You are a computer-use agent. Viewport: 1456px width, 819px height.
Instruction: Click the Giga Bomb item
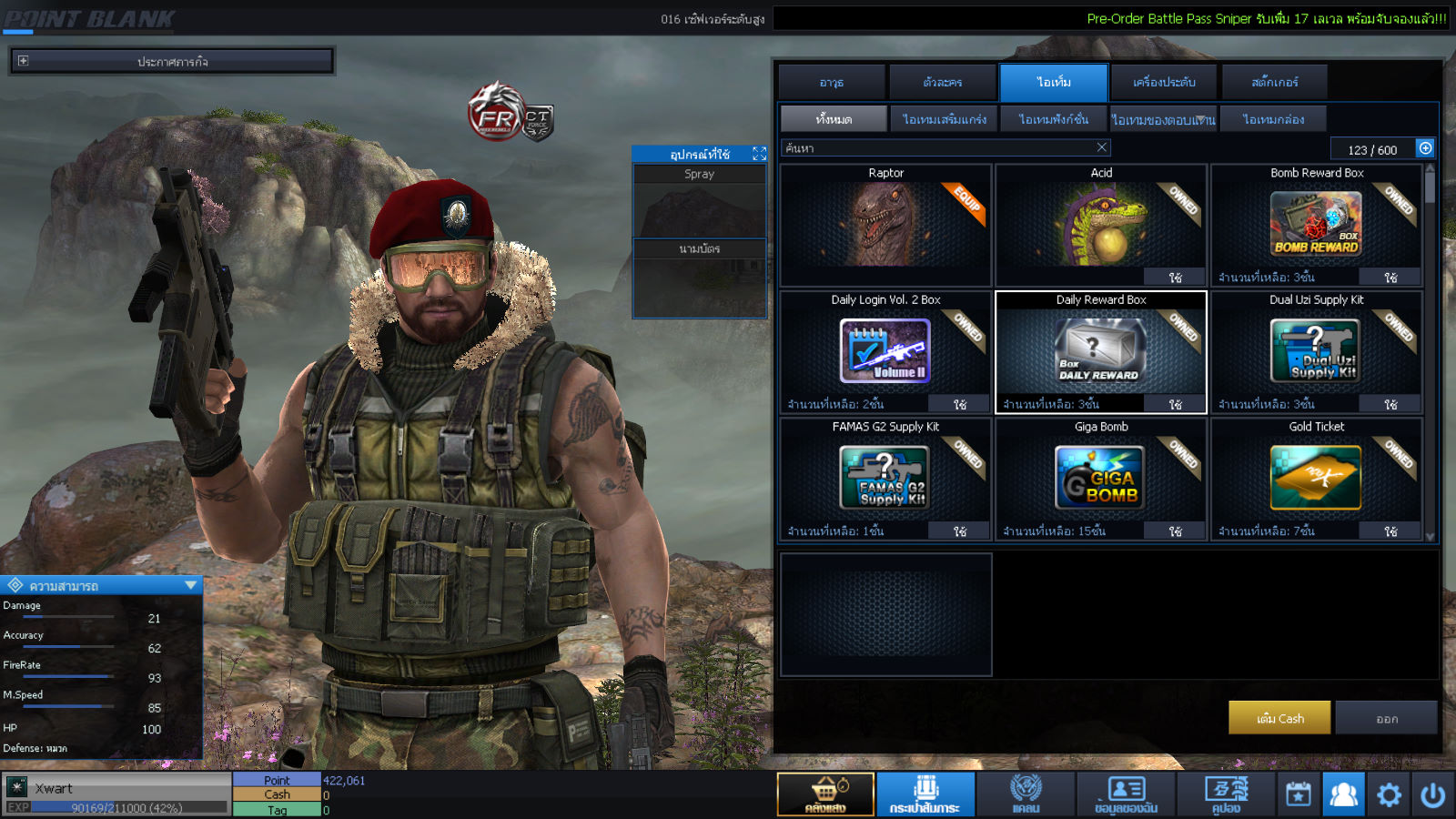(x=1101, y=479)
